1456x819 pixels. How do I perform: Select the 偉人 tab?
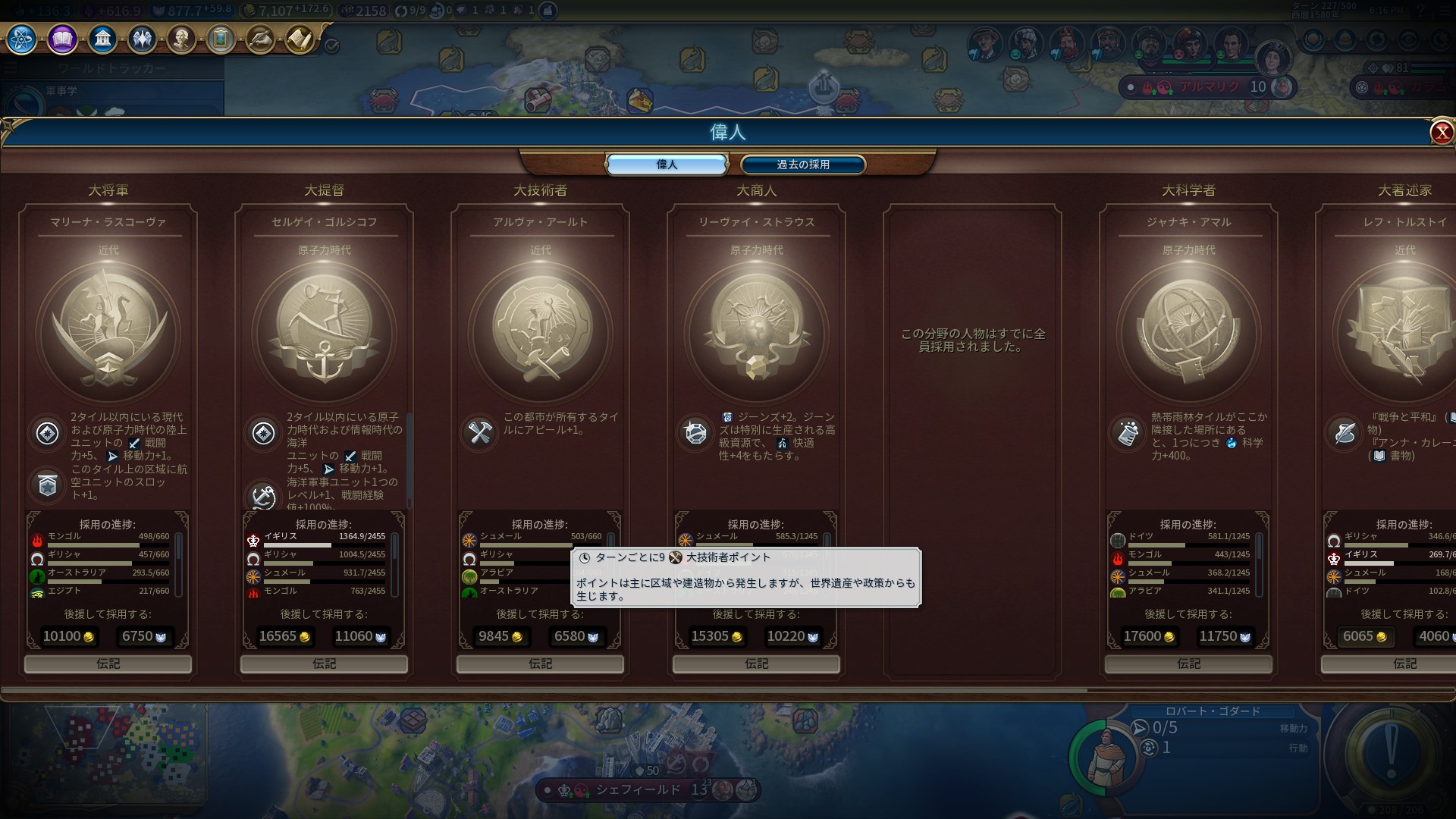[667, 165]
